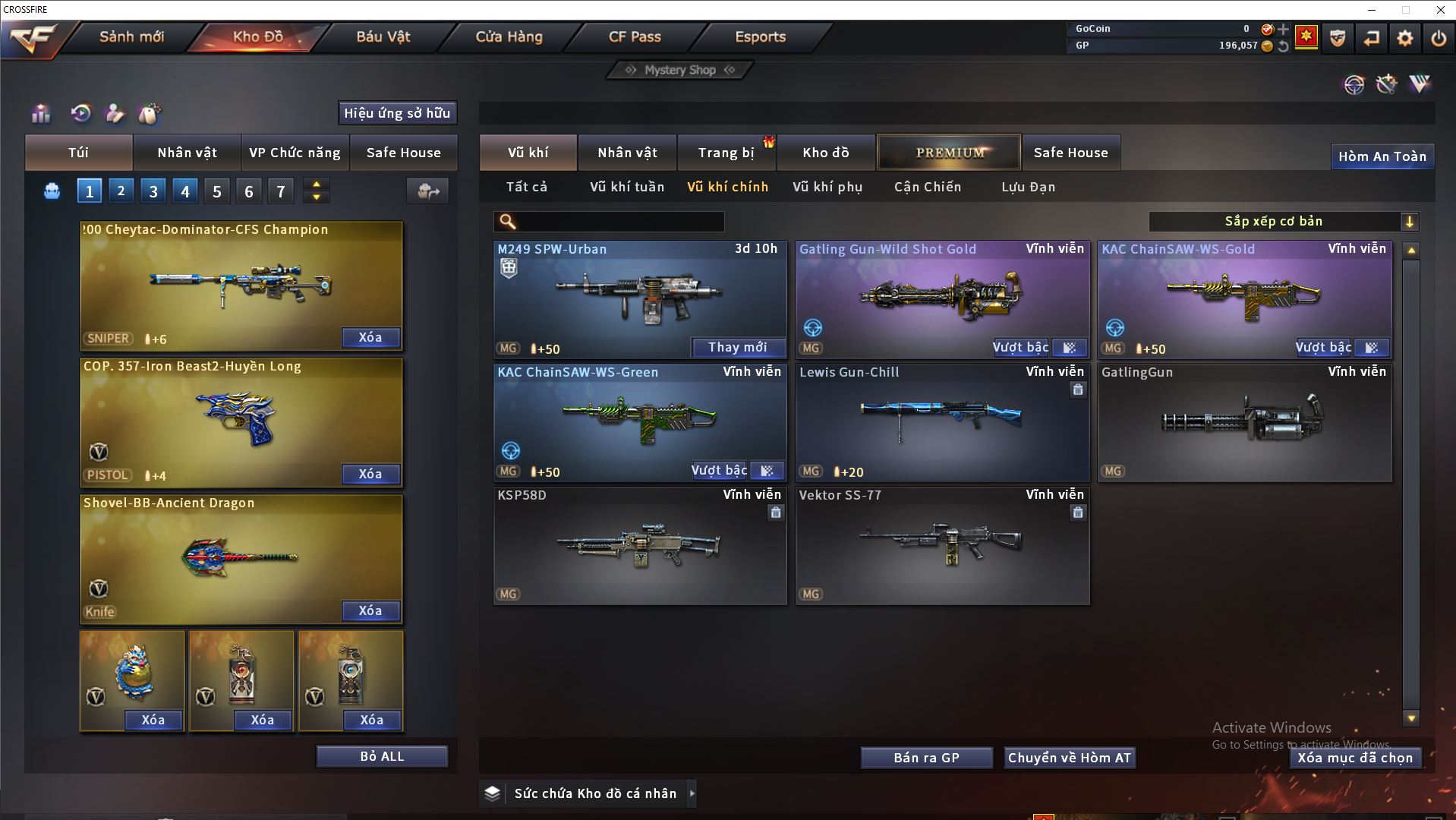Screen dimensions: 1456x820
Task: Open the Báu Vật menu
Action: (383, 36)
